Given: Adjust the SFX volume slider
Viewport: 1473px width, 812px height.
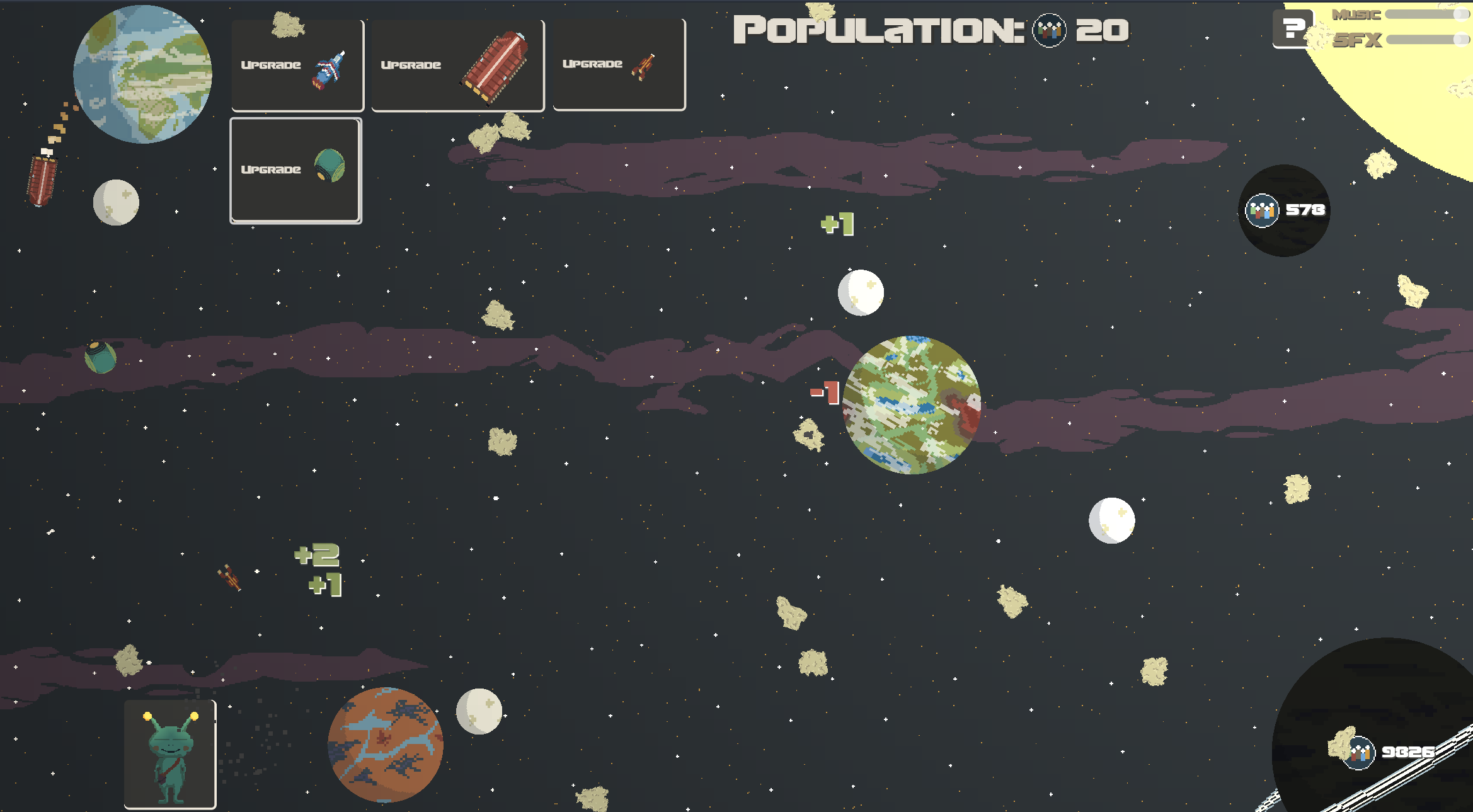Looking at the screenshot, I should click(x=1426, y=40).
